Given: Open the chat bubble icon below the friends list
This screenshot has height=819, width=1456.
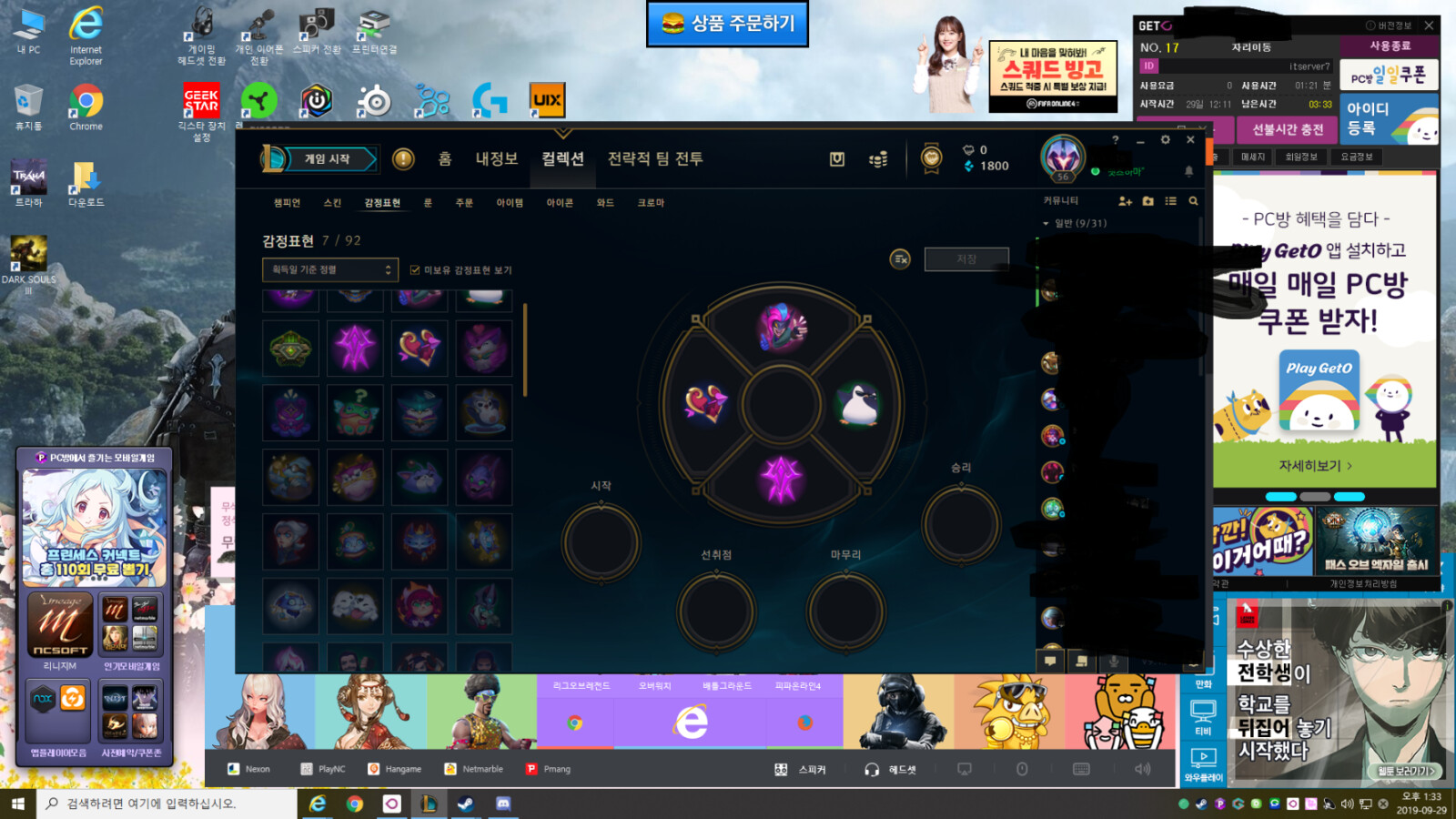Looking at the screenshot, I should (1051, 662).
